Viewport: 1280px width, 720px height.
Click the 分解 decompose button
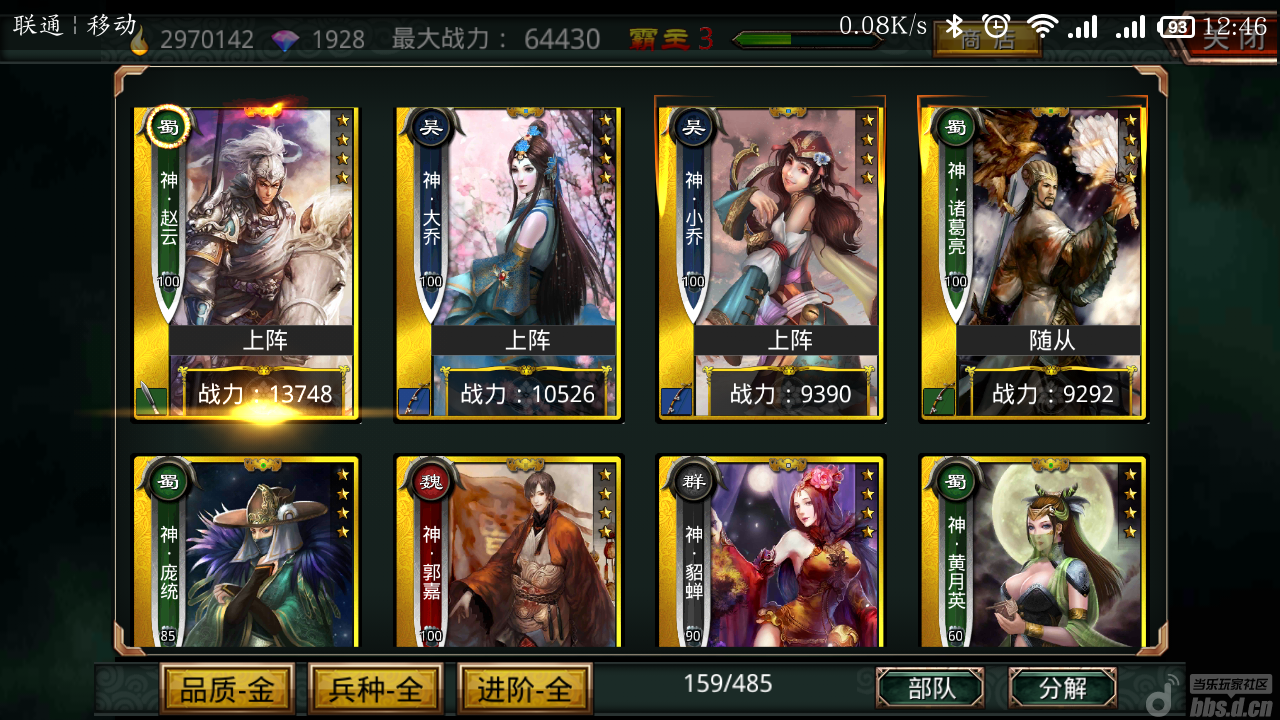click(x=1062, y=688)
